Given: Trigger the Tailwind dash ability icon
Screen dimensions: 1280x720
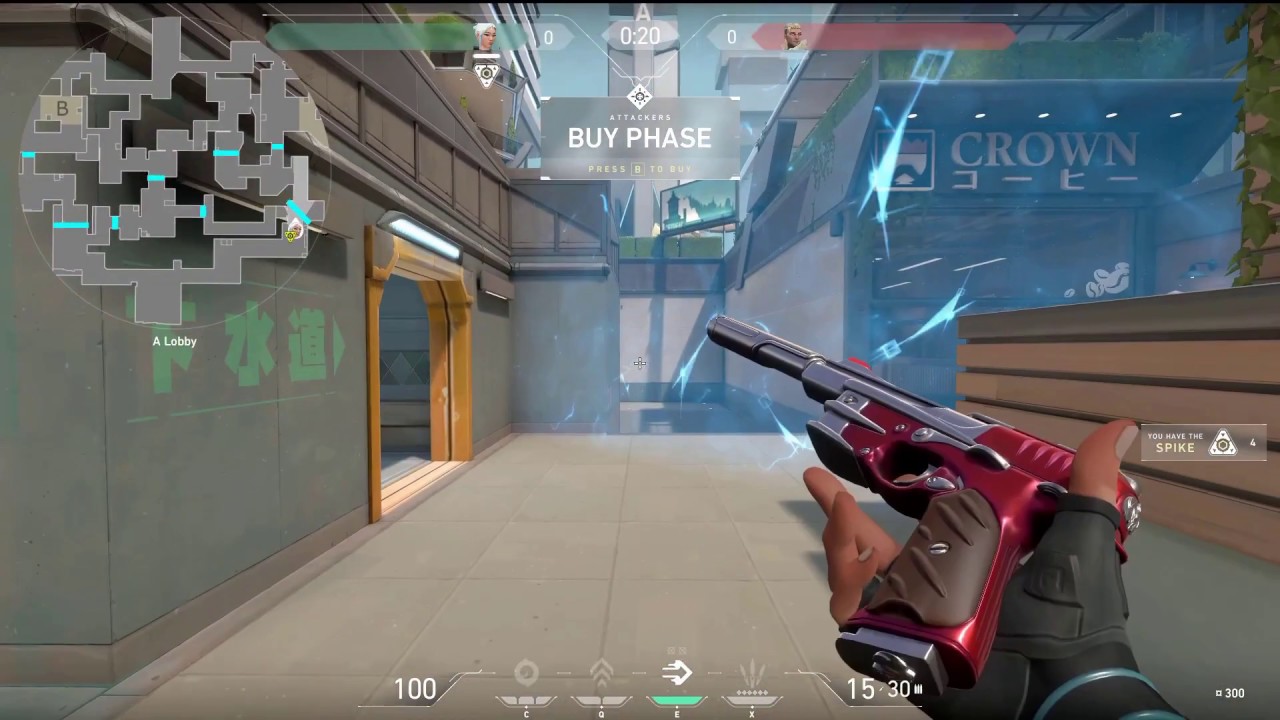Looking at the screenshot, I should 677,674.
